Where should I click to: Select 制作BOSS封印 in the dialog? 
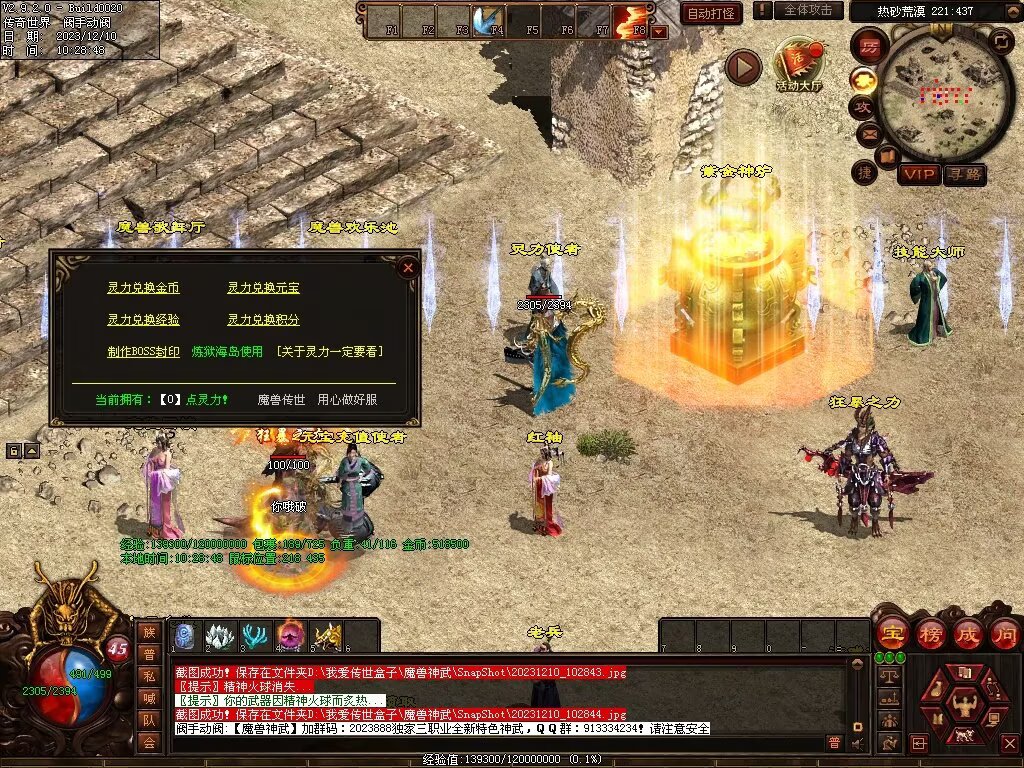[x=143, y=352]
